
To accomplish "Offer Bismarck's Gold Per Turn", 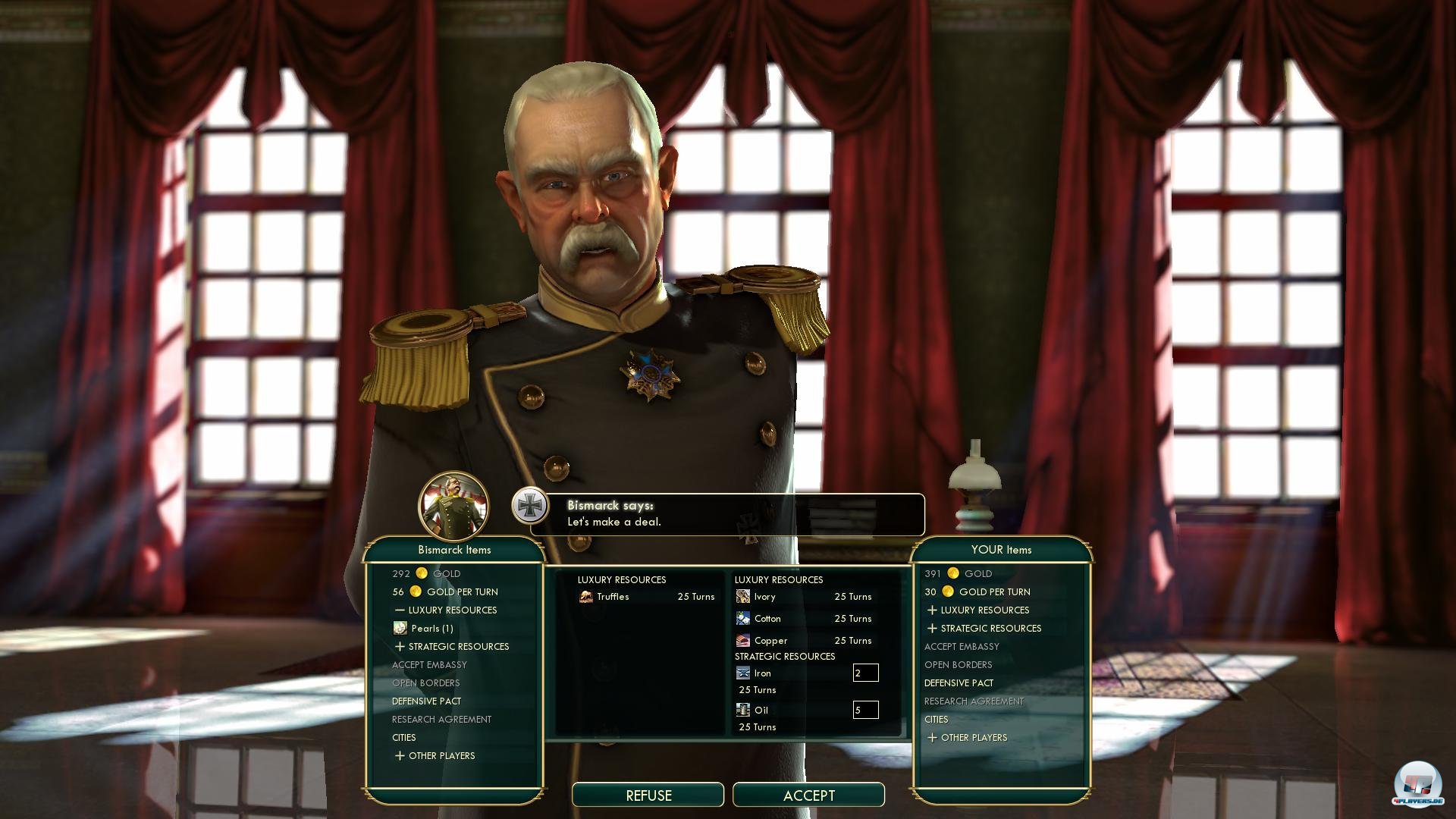I will point(462,592).
